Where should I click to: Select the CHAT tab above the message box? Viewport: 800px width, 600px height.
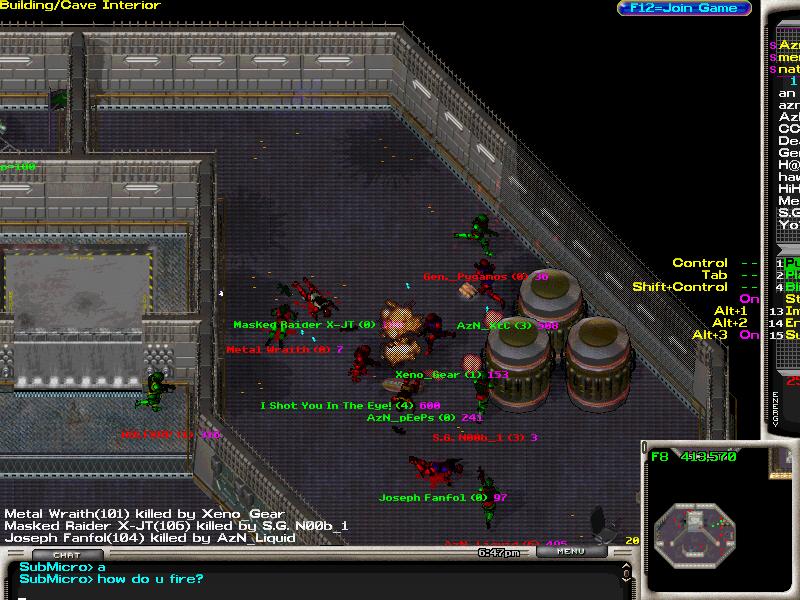(66, 555)
